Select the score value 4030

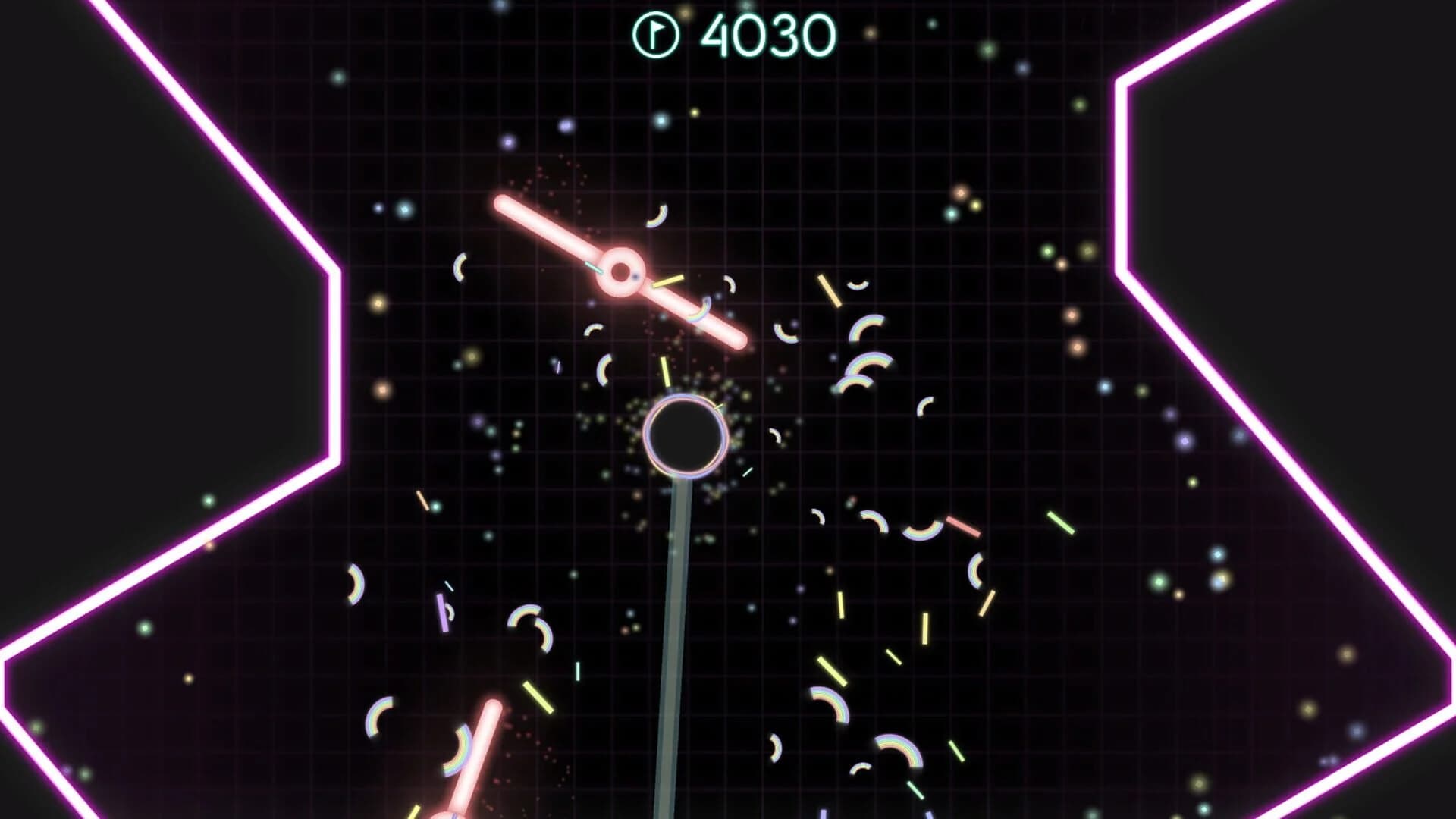pyautogui.click(x=766, y=34)
